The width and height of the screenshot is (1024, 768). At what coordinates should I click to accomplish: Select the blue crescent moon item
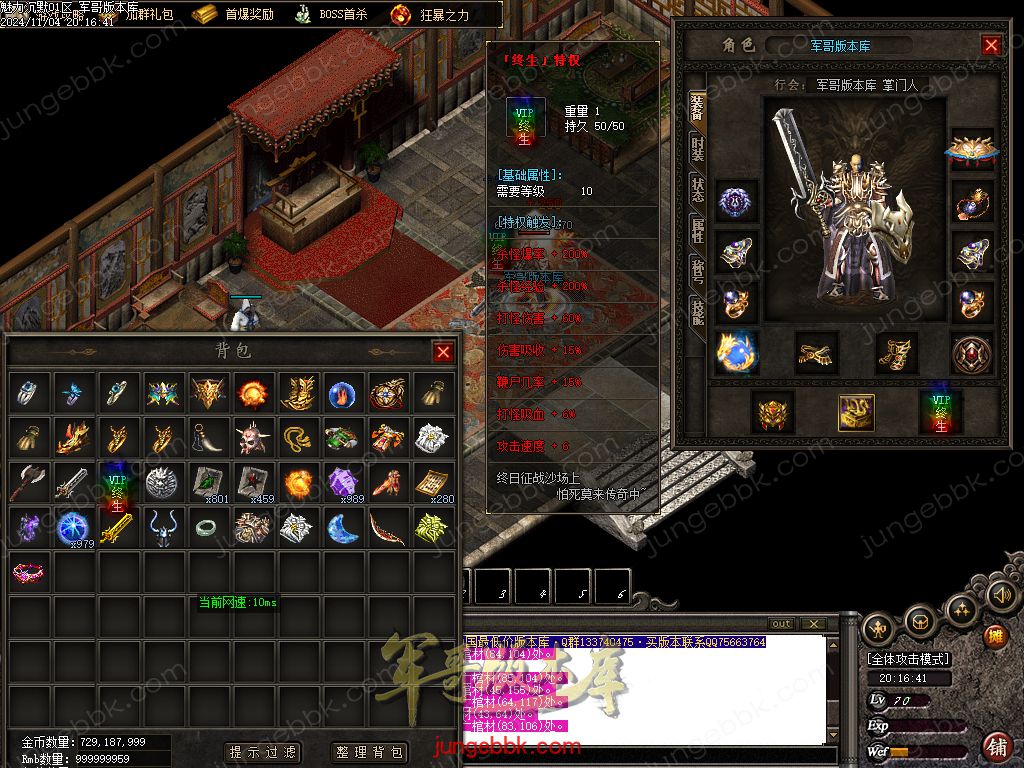tap(343, 527)
